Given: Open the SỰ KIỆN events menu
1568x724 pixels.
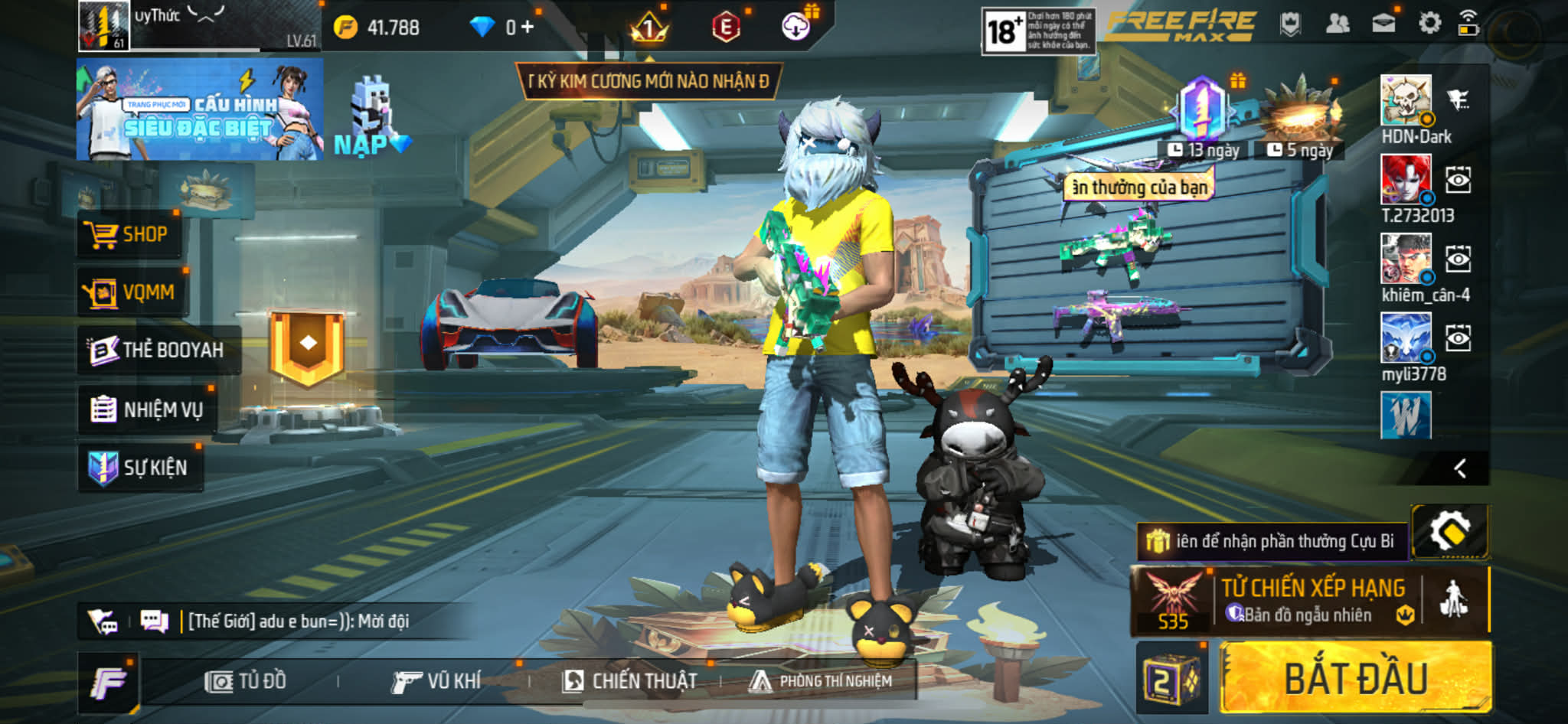Looking at the screenshot, I should tap(140, 468).
